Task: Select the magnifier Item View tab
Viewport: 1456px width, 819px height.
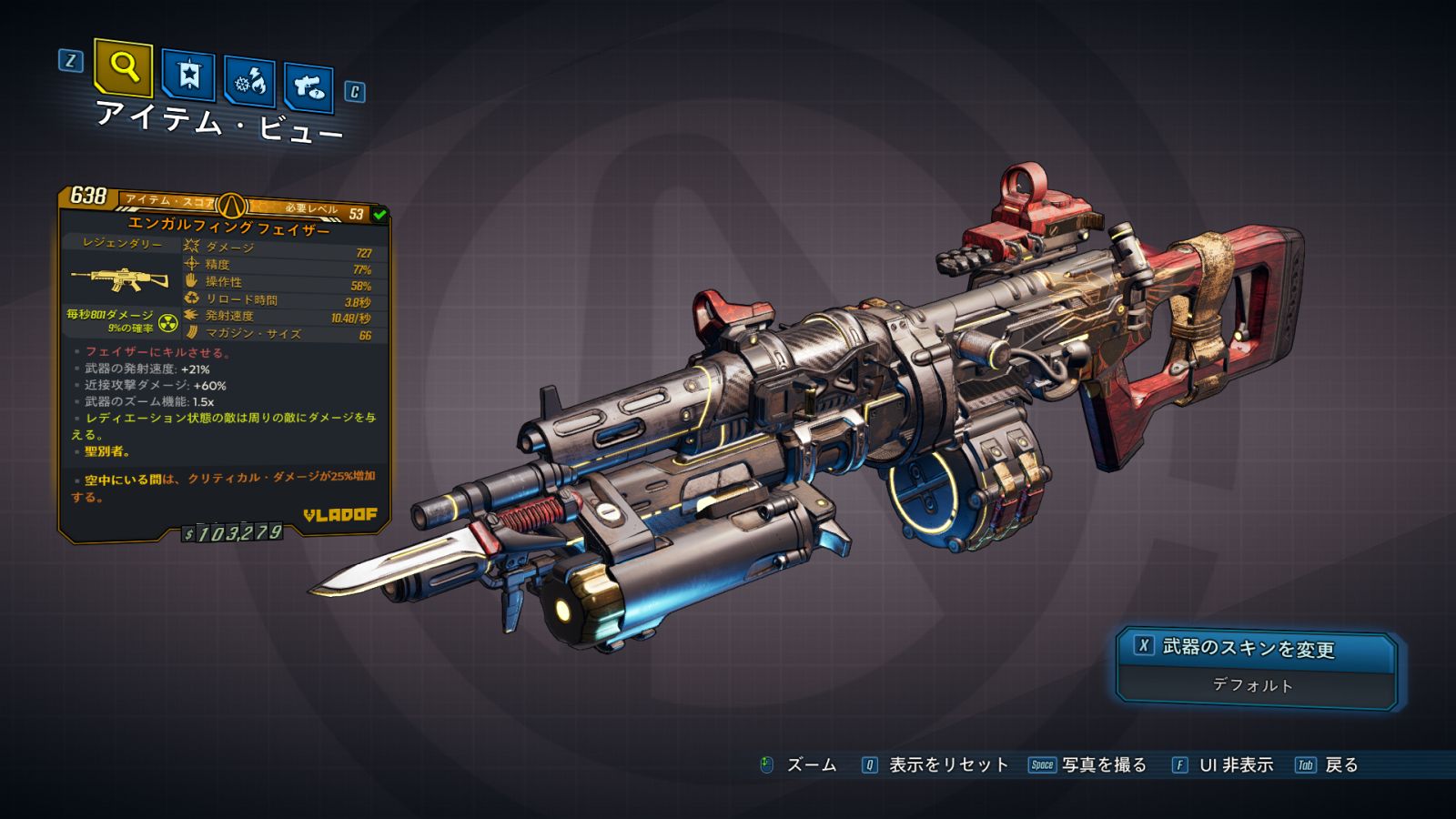Action: tap(123, 67)
